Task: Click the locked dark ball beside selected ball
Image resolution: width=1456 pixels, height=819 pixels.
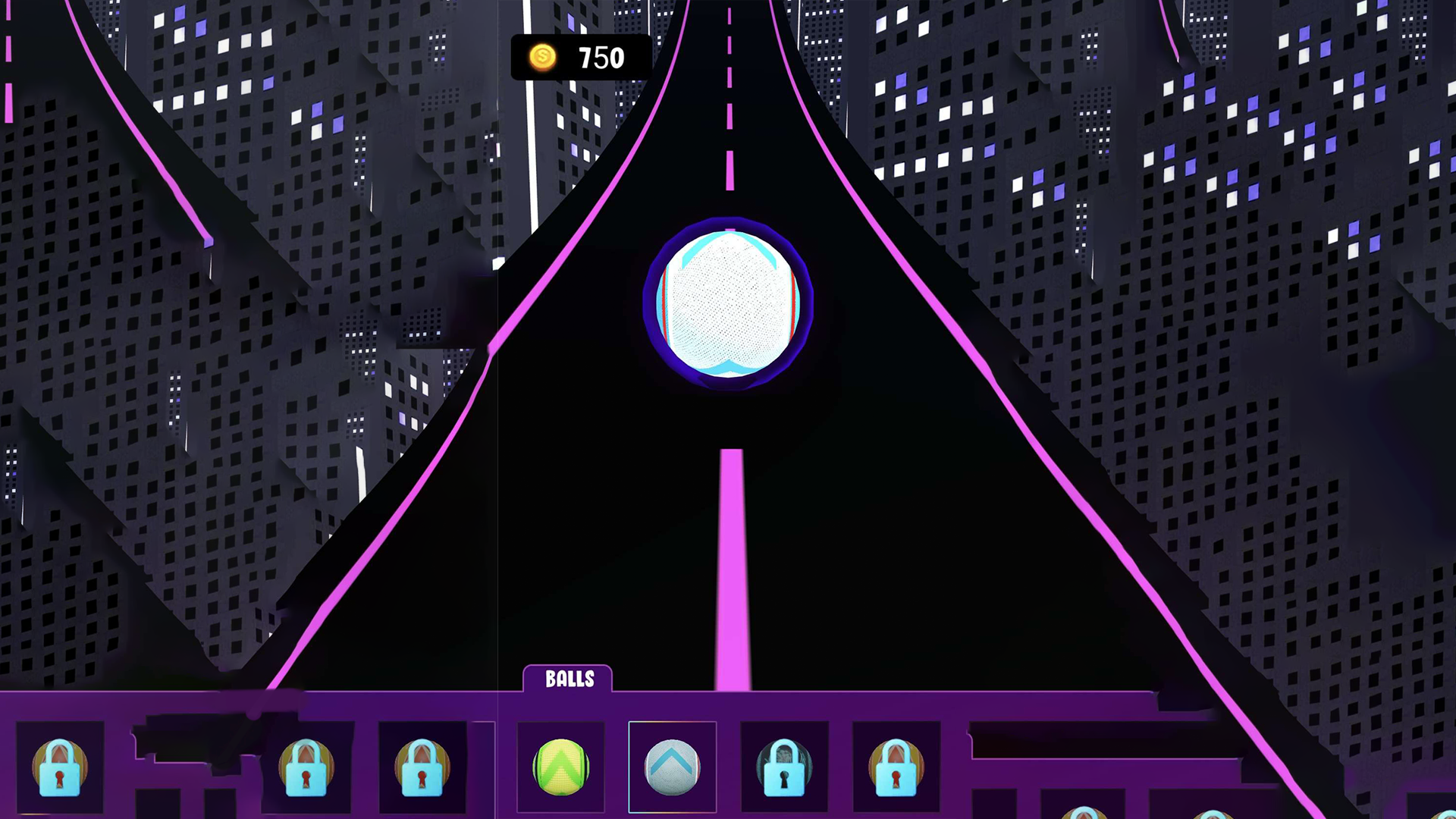Action: (x=785, y=768)
